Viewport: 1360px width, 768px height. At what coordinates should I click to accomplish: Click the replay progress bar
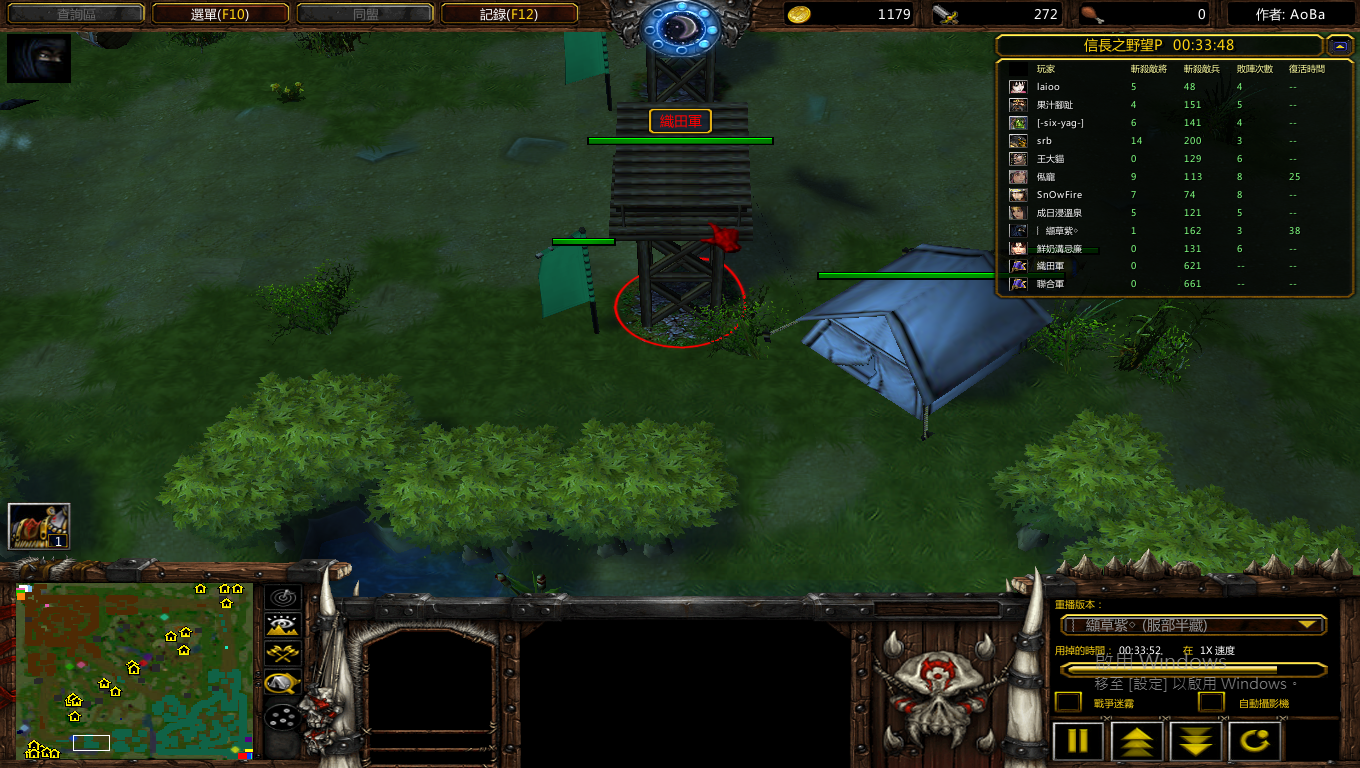coord(1194,669)
